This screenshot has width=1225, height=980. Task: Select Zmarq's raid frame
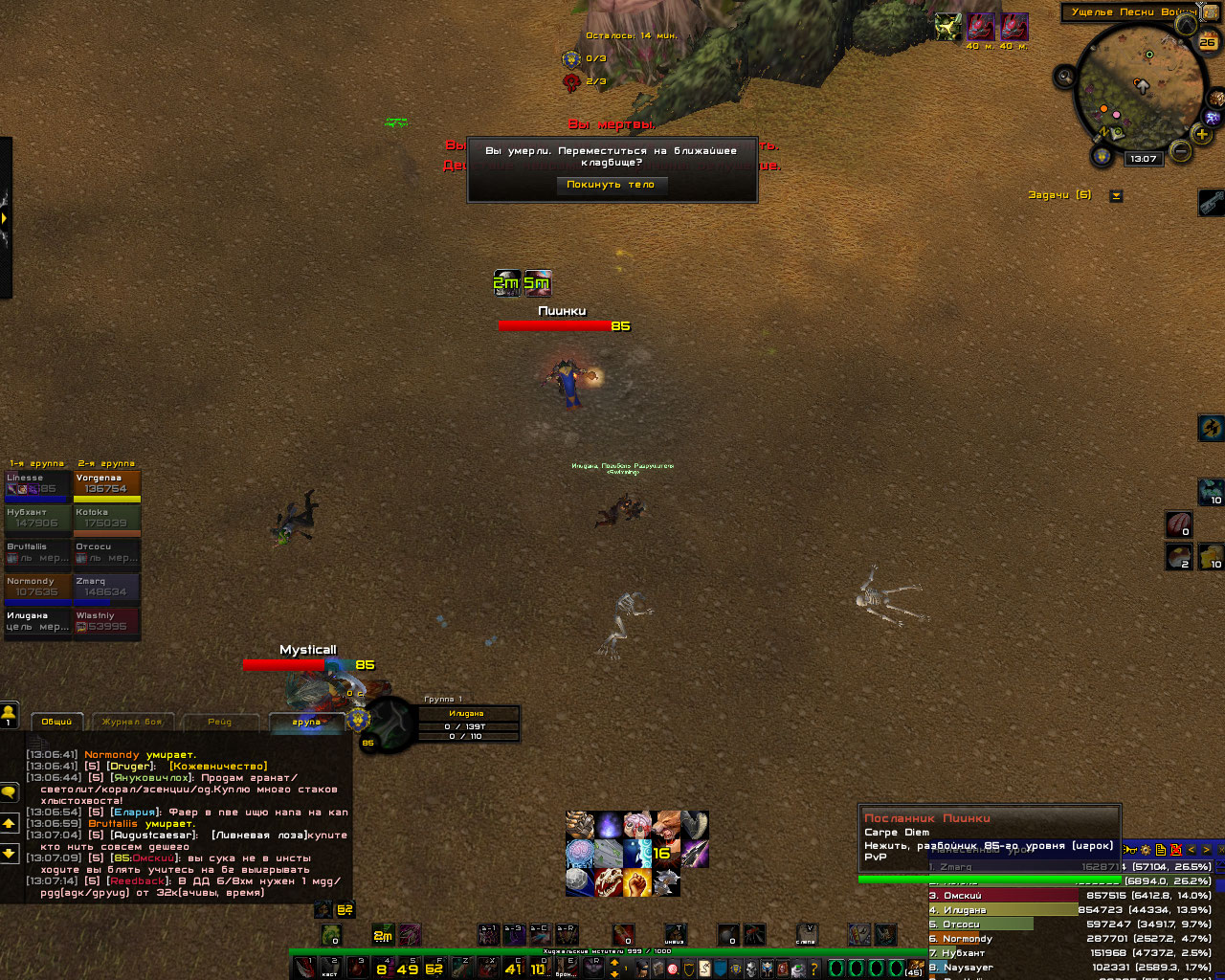(107, 589)
